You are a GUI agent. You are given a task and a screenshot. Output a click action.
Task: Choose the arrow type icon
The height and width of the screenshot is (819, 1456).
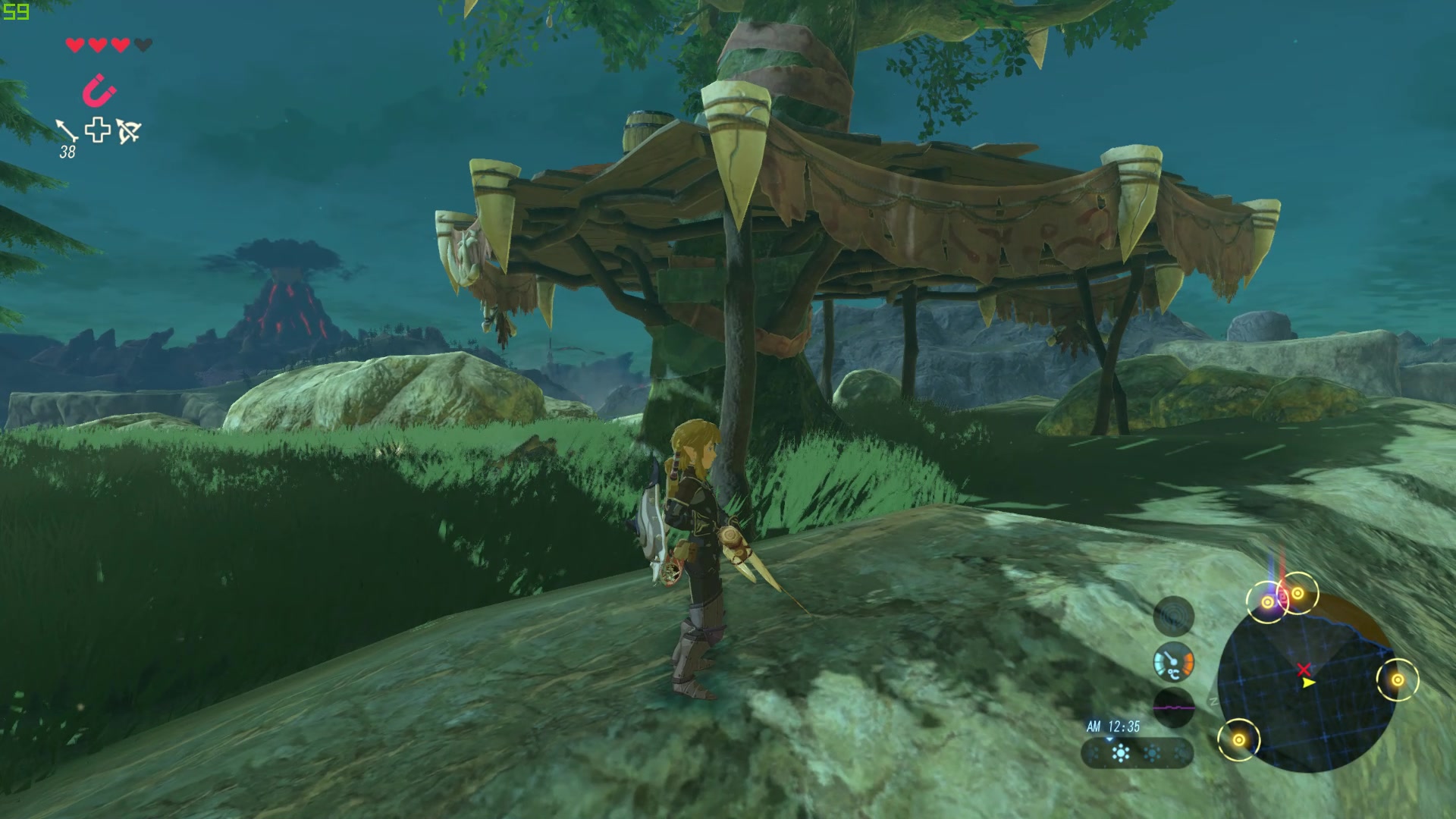(67, 130)
